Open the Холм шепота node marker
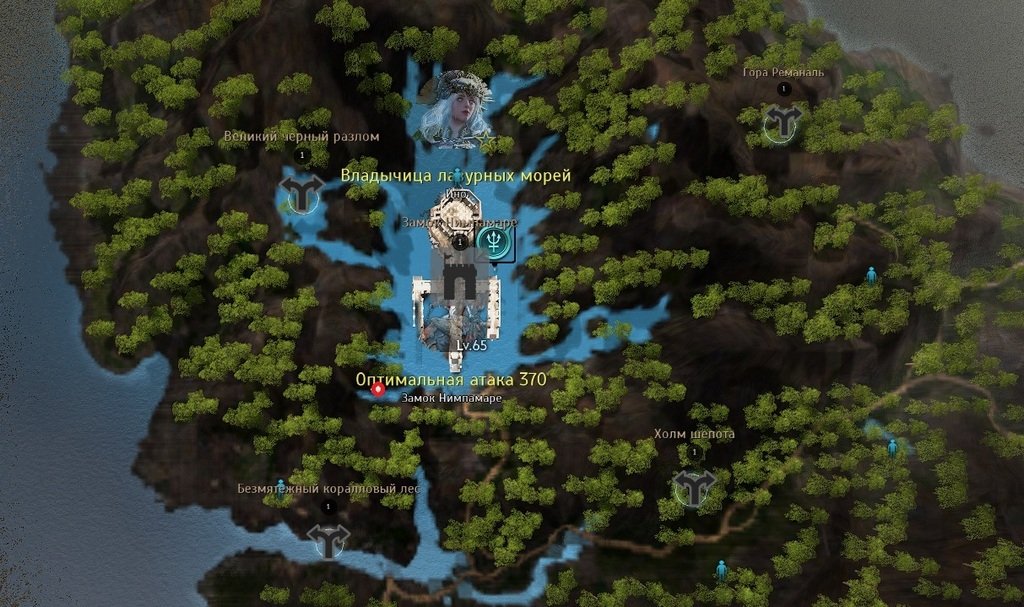Image resolution: width=1024 pixels, height=607 pixels. click(x=693, y=487)
